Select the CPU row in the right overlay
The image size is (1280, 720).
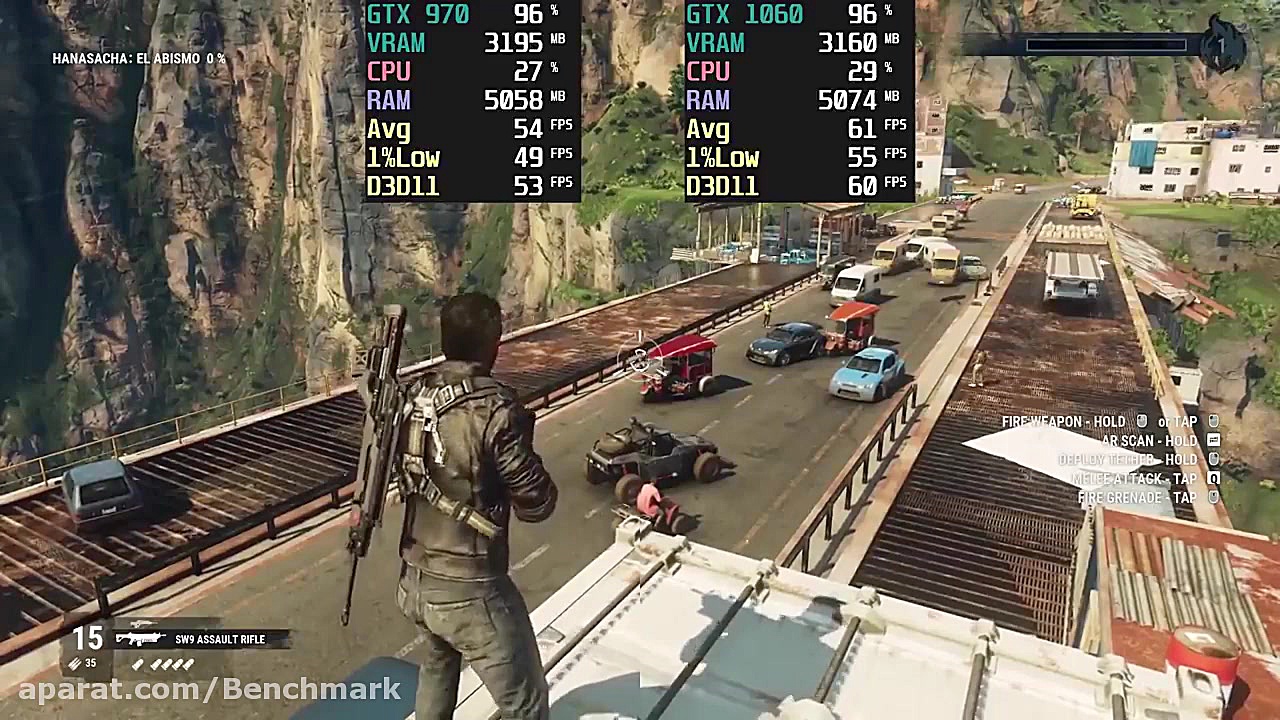(x=708, y=71)
